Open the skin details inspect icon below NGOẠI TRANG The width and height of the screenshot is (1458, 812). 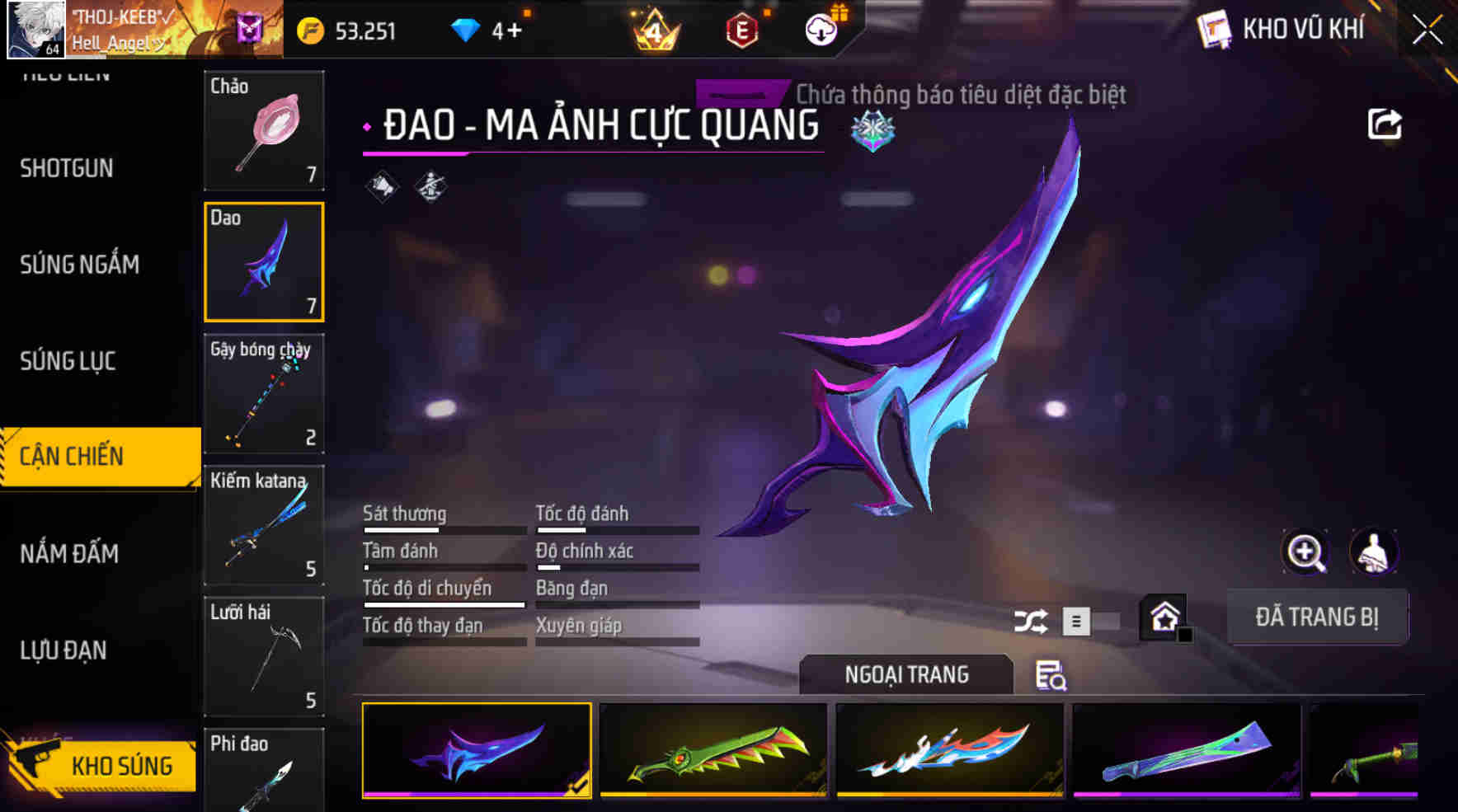point(1050,678)
